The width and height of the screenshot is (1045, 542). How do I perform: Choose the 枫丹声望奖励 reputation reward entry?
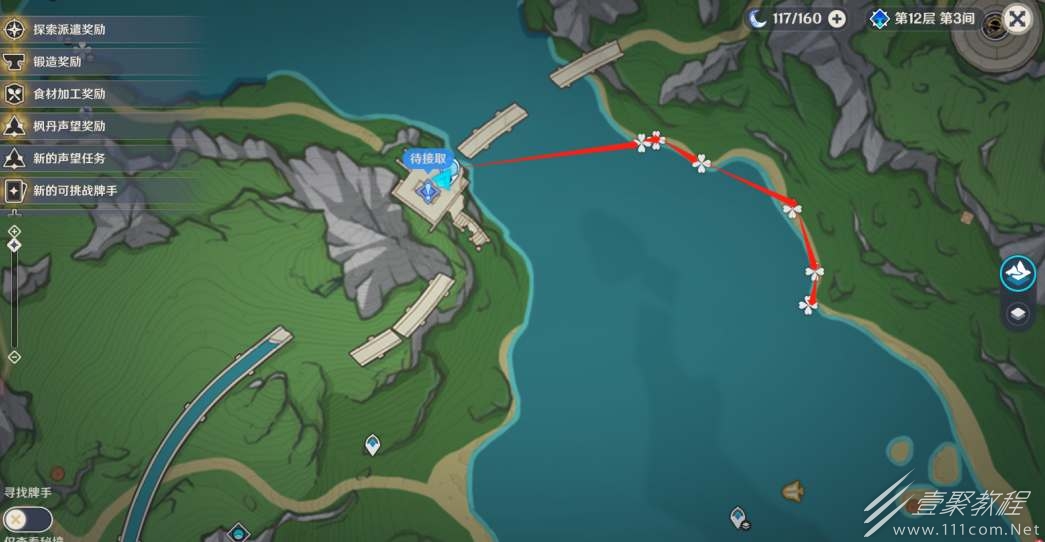[x=68, y=126]
